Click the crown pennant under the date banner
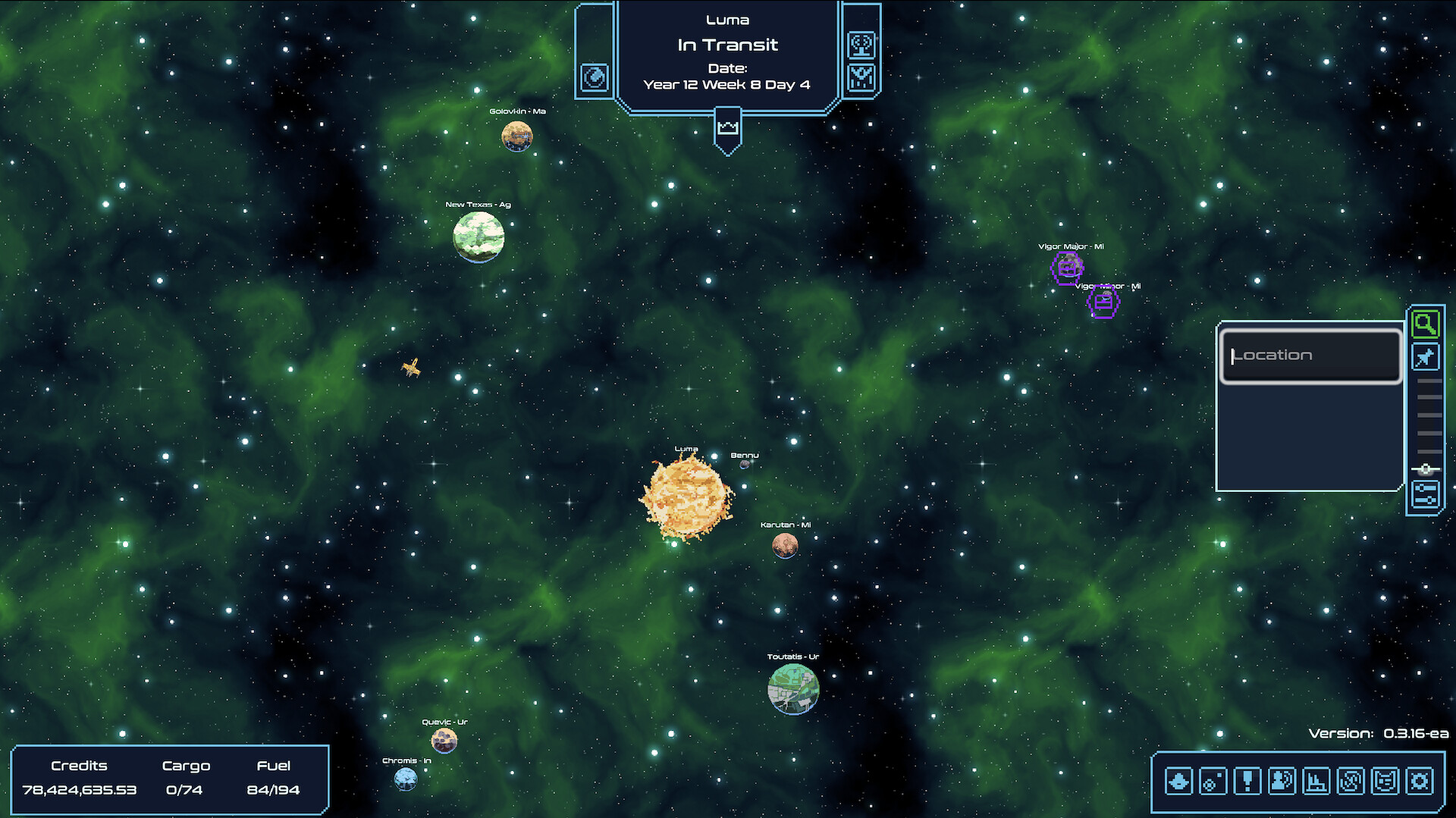 [728, 127]
